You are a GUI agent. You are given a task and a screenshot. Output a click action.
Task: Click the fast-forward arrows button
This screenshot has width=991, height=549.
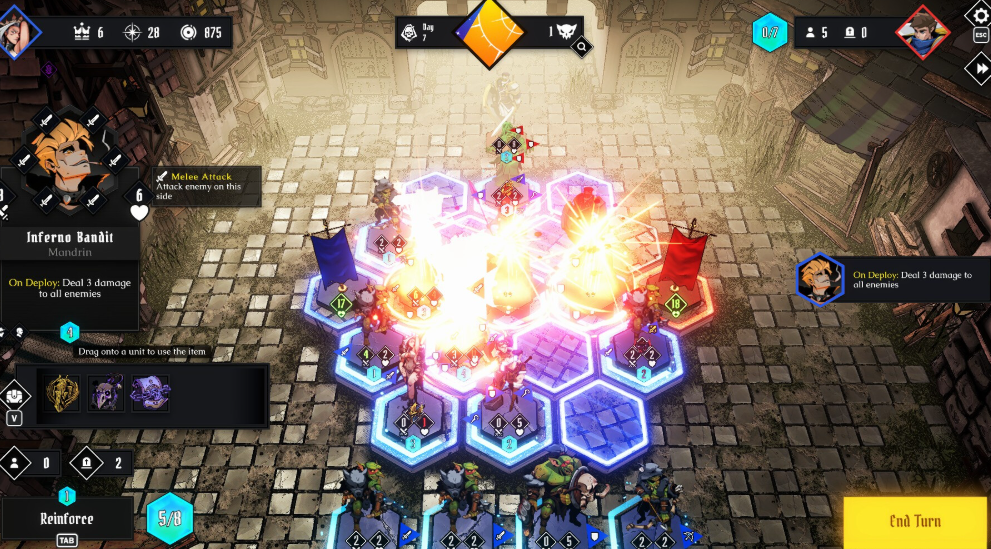tap(978, 68)
